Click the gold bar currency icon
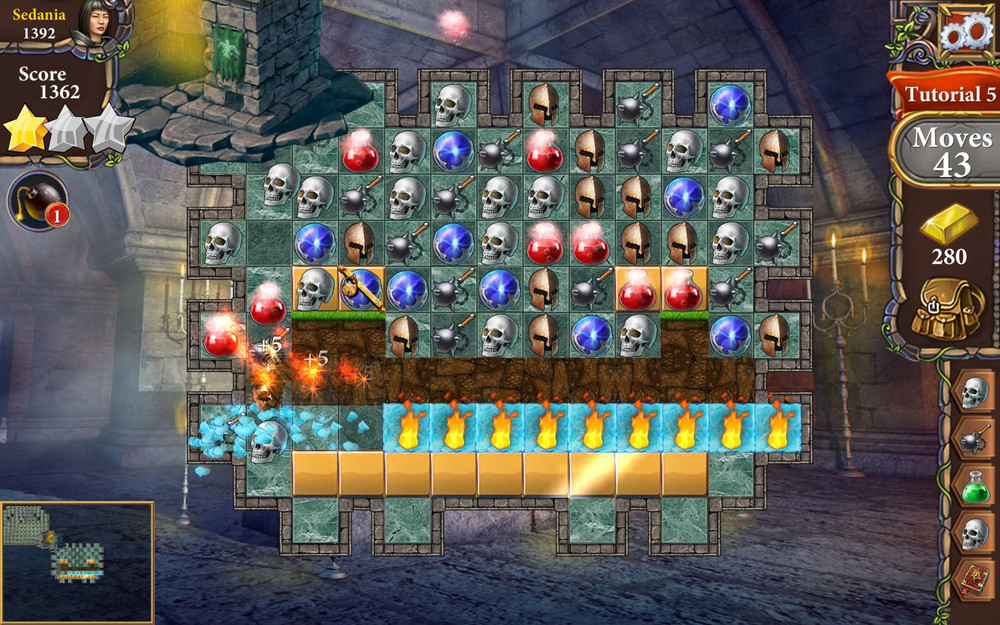This screenshot has width=1000, height=625. 948,222
